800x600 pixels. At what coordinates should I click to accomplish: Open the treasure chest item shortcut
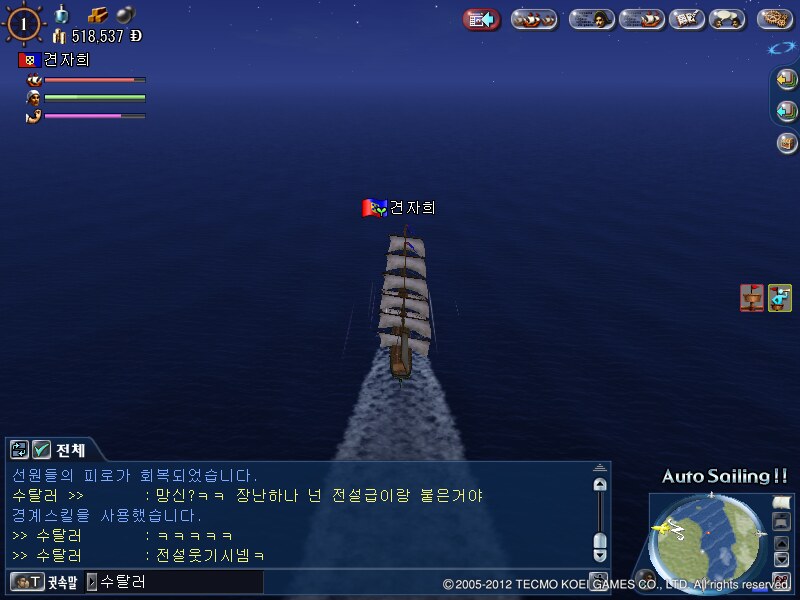[787, 143]
